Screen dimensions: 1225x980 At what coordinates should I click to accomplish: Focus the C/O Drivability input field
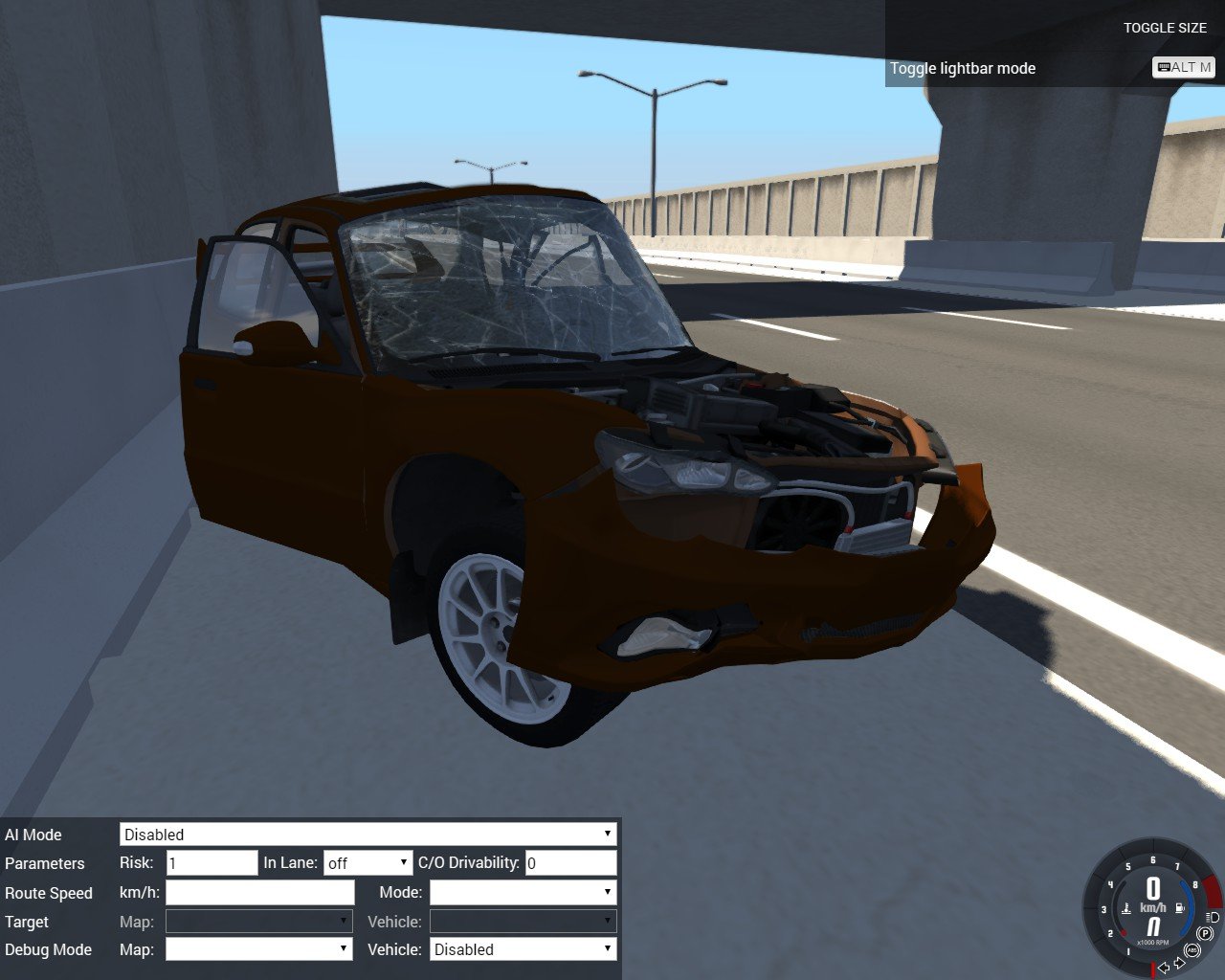pos(570,863)
